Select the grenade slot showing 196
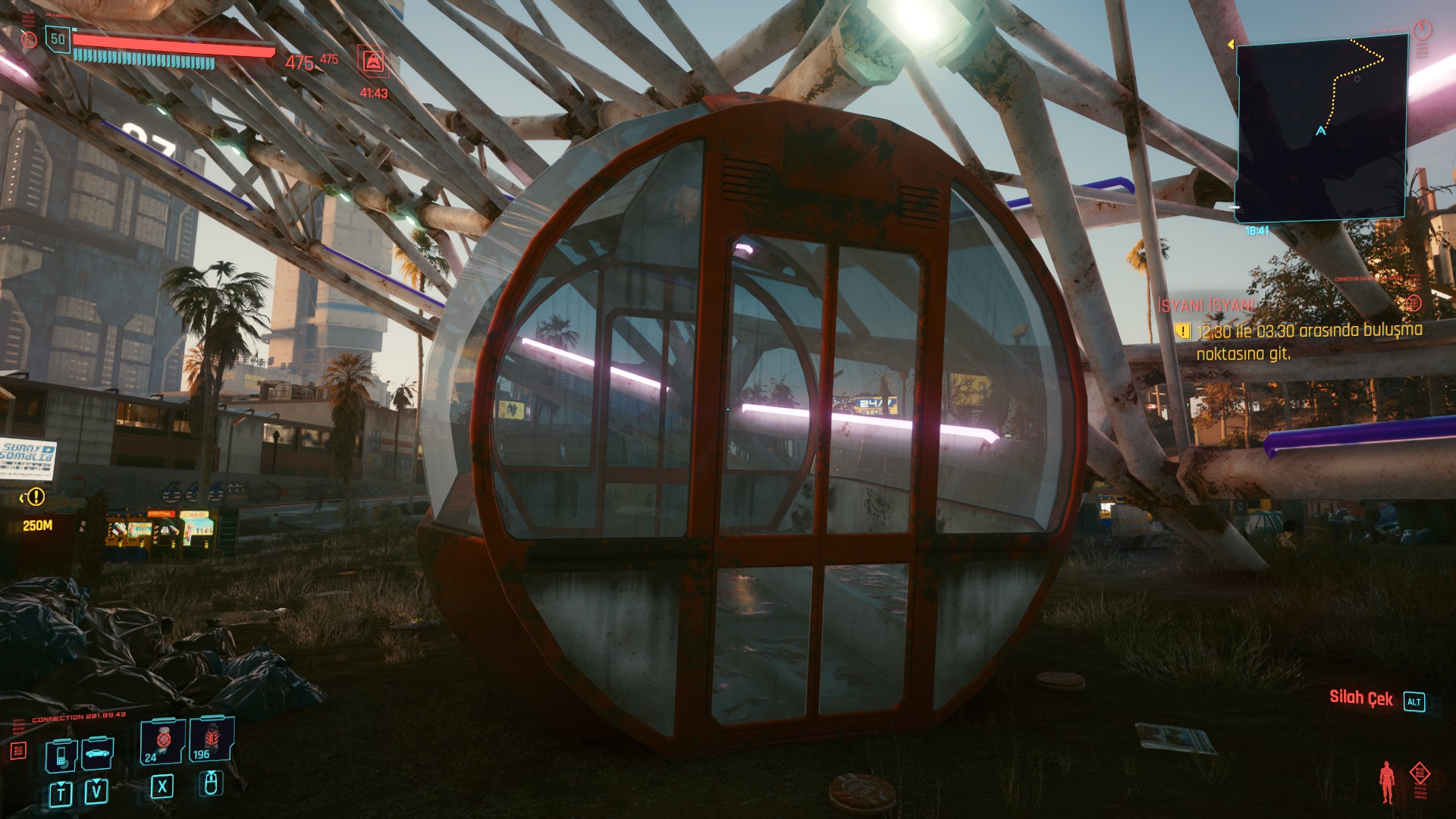Viewport: 1456px width, 819px height. pos(211,739)
